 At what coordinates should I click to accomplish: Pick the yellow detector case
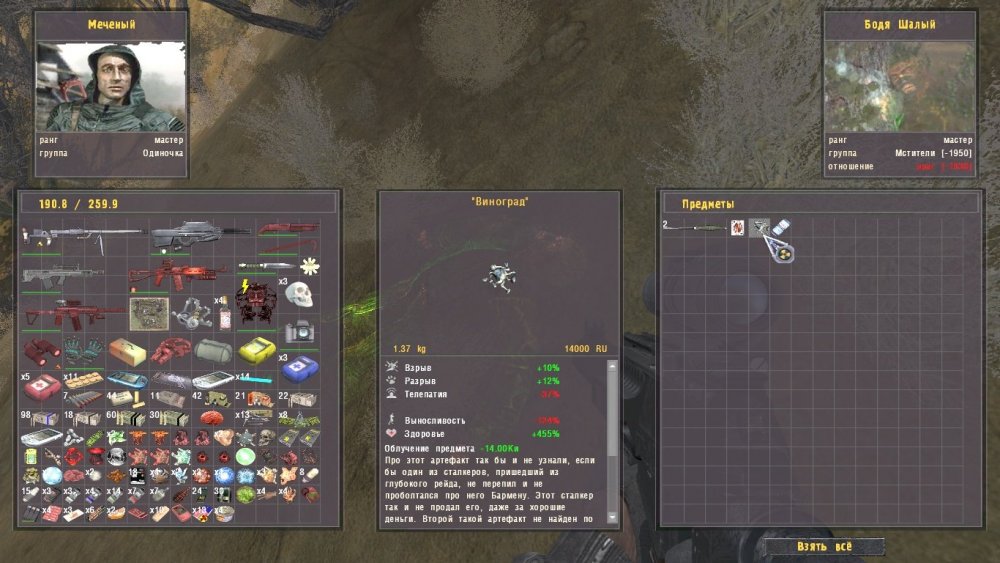[258, 351]
